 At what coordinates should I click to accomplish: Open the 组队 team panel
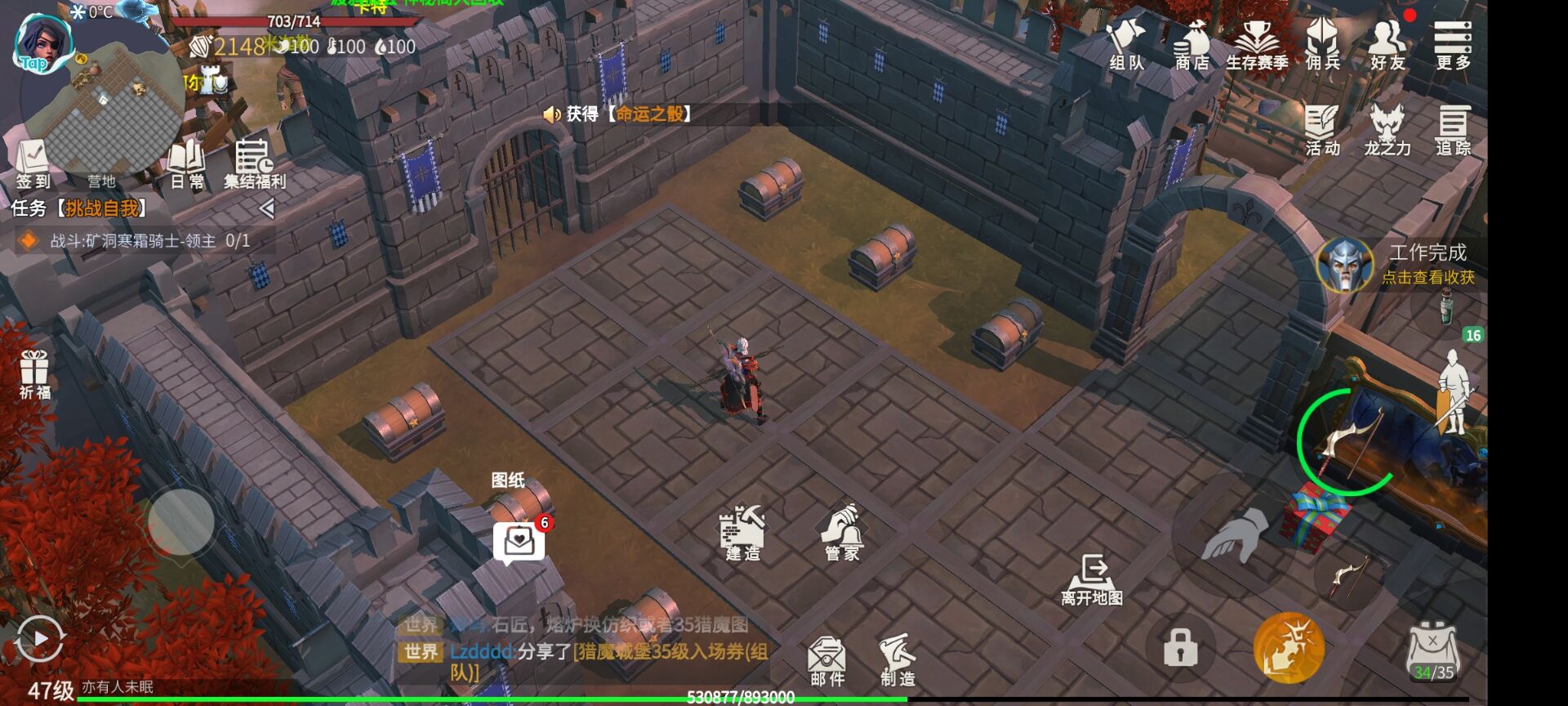pos(1128,45)
